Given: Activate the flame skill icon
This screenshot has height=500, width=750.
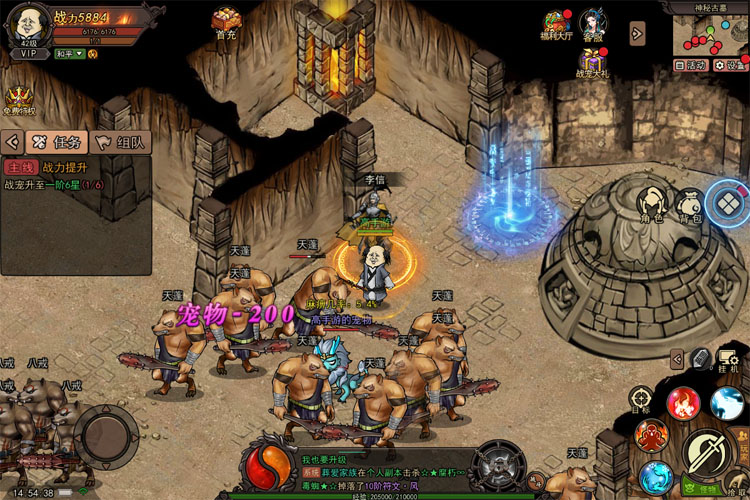Looking at the screenshot, I should [683, 402].
